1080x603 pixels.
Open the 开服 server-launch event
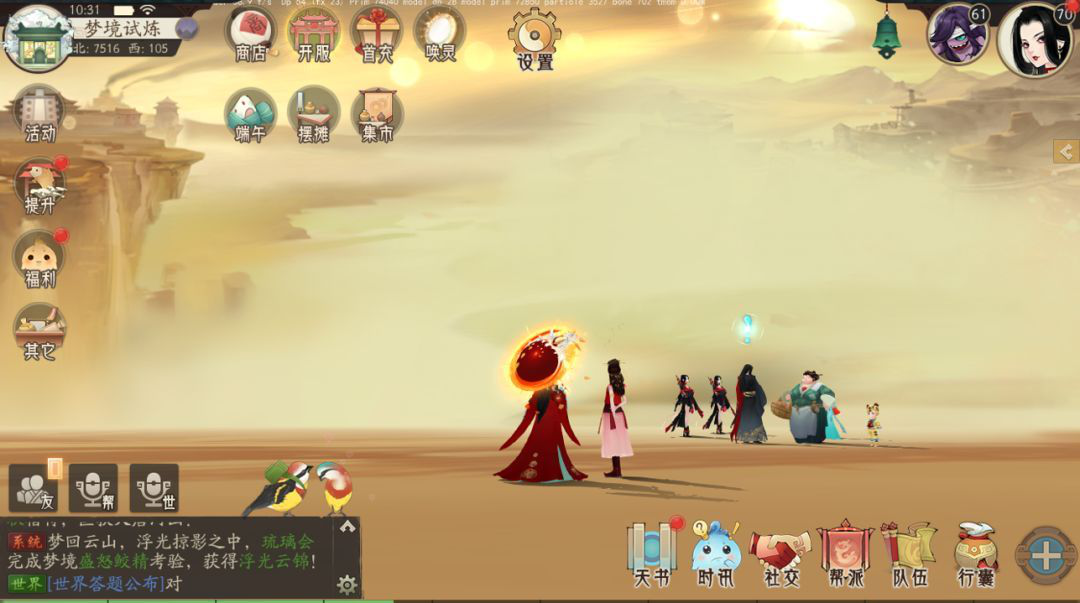coord(313,32)
